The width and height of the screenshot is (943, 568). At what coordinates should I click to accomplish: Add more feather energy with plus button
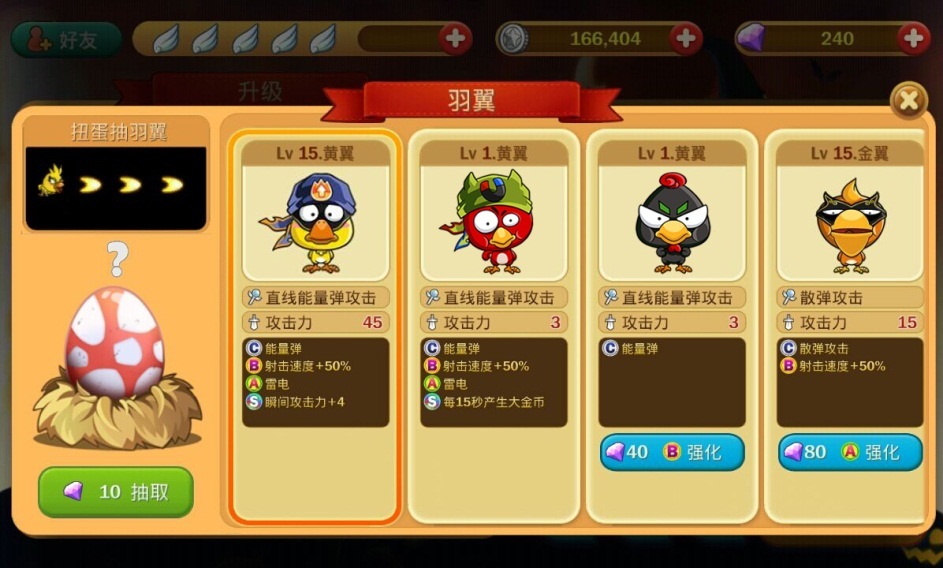click(455, 39)
